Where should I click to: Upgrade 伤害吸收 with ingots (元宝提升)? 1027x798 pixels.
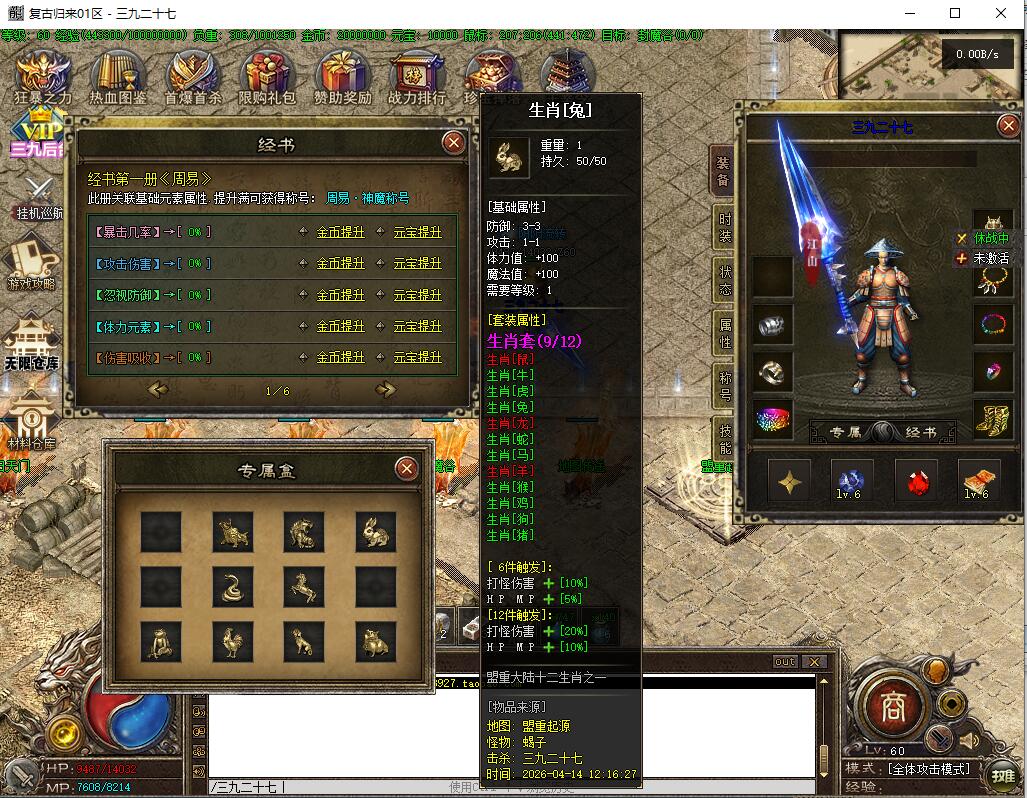tap(417, 357)
